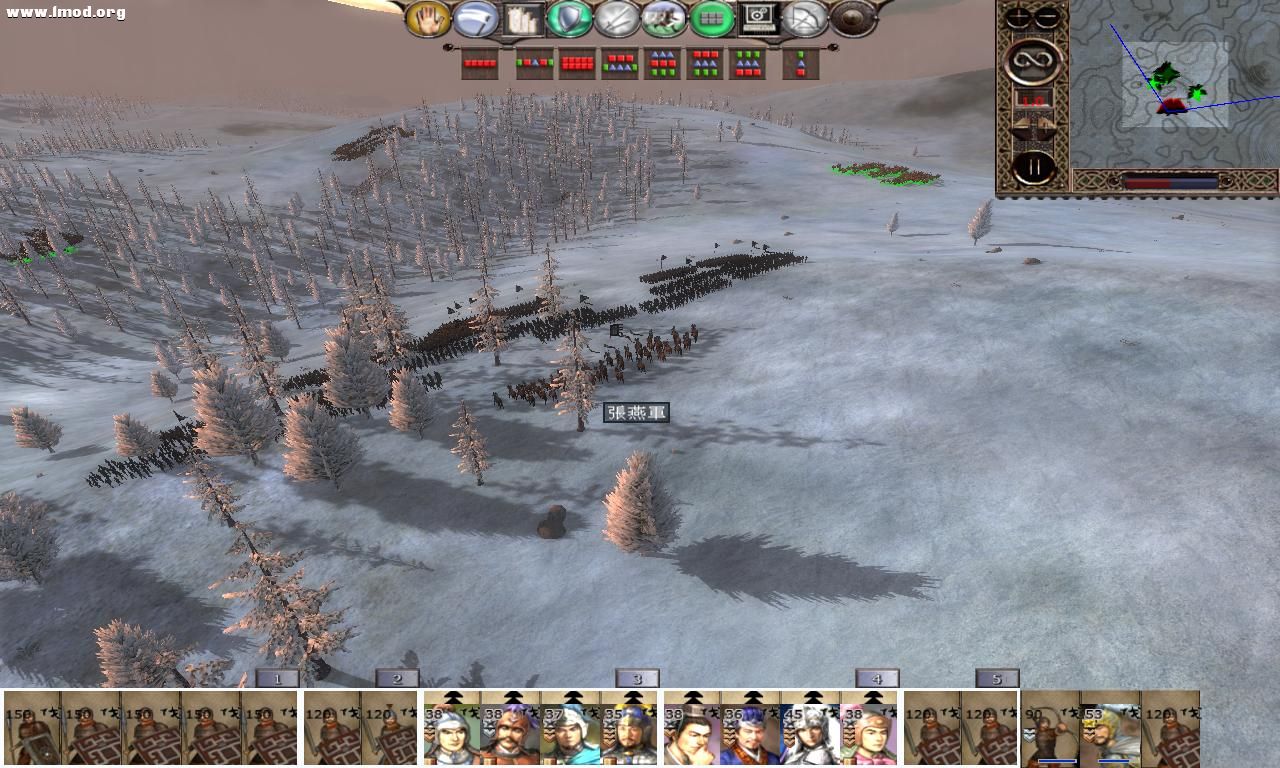The image size is (1280, 768).
Task: Click the infinity symbol button
Action: 1033,62
